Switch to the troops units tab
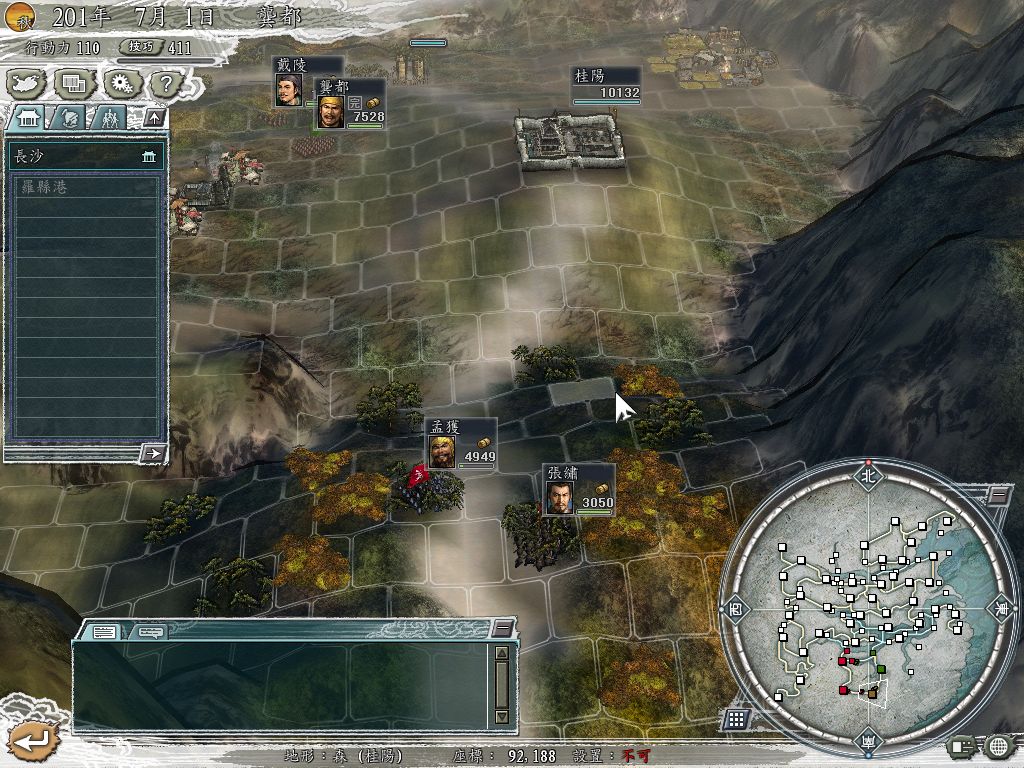The image size is (1024, 768). pos(110,117)
